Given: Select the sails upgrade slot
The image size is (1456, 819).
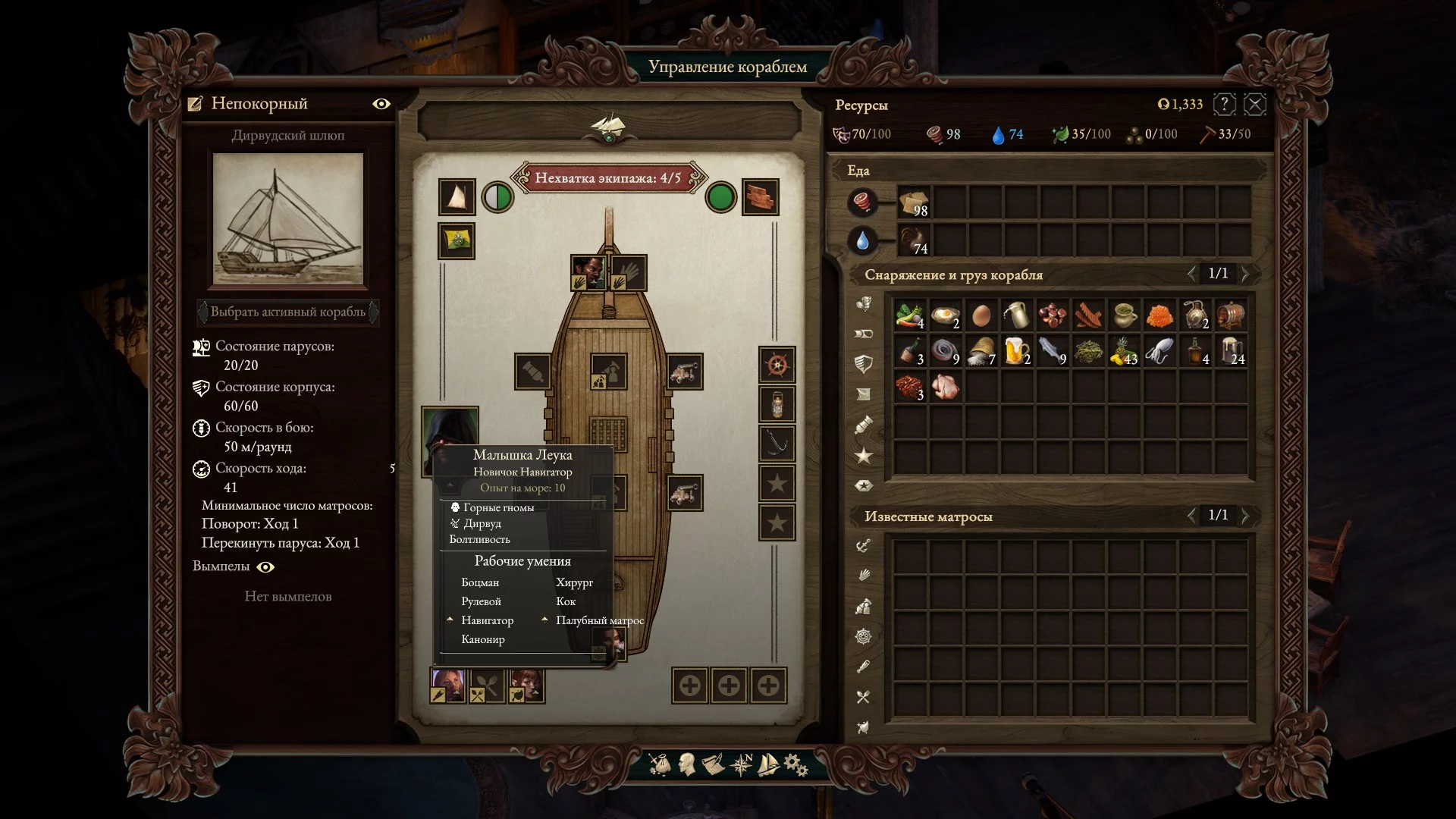Looking at the screenshot, I should 457,198.
